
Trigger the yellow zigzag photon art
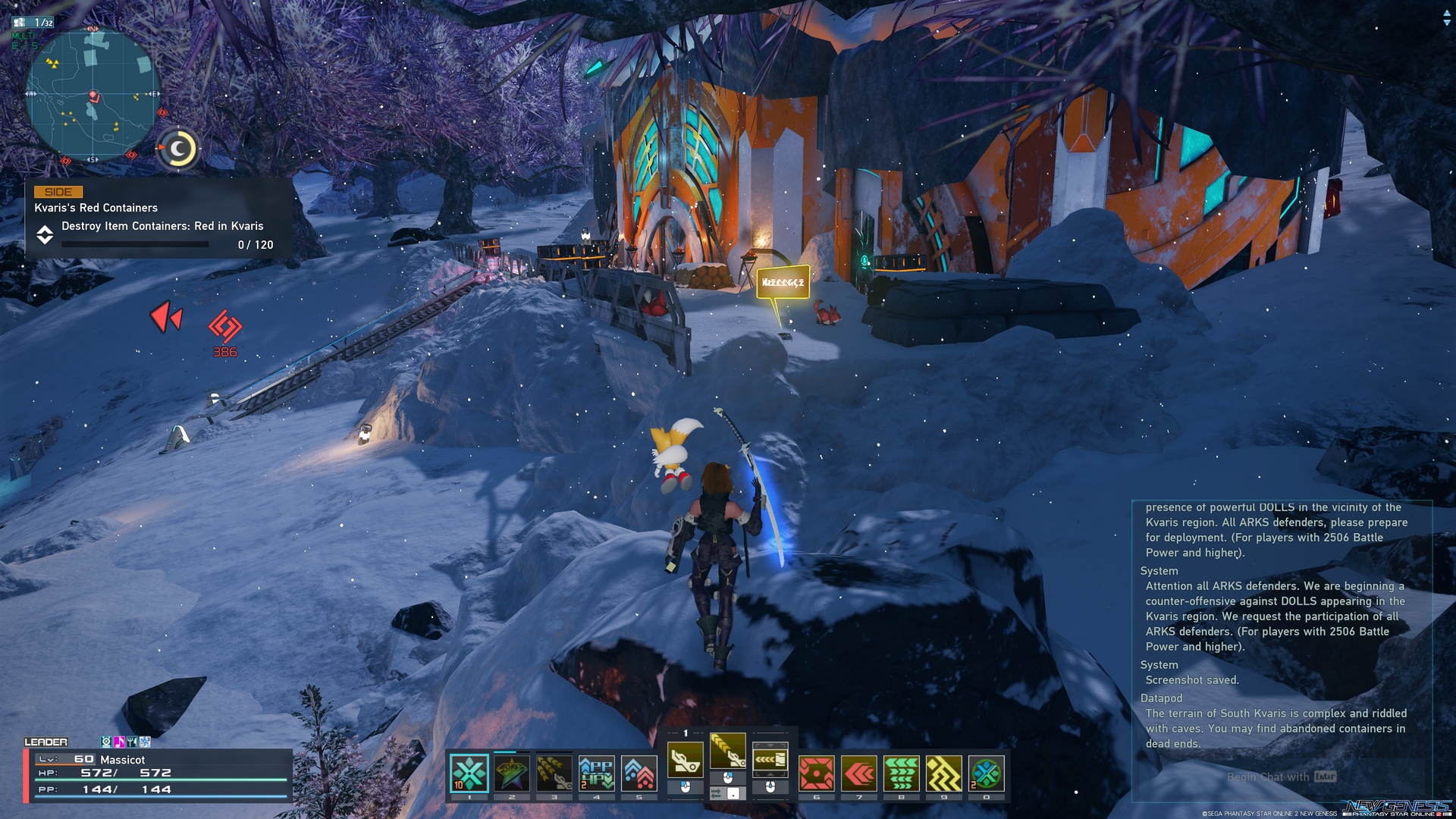click(944, 773)
